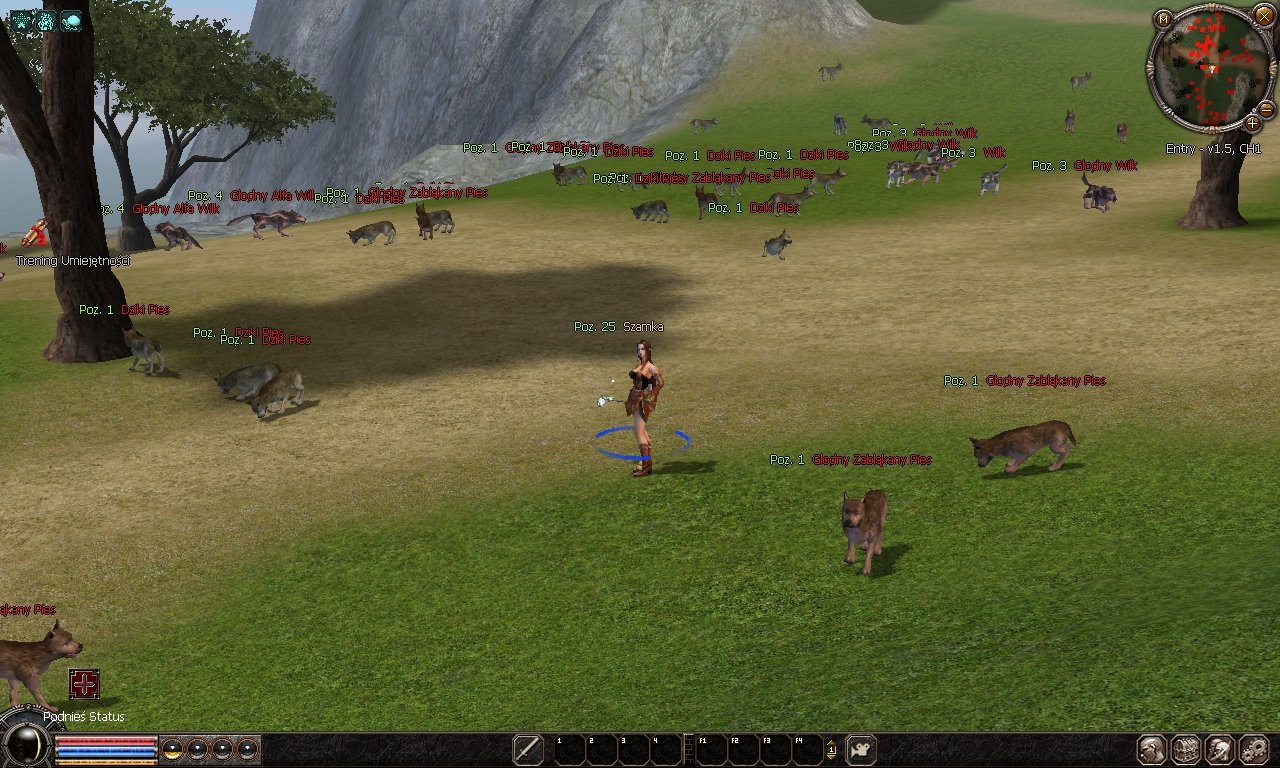Open the inventory chest icon
The width and height of the screenshot is (1280, 768).
coord(1186,749)
